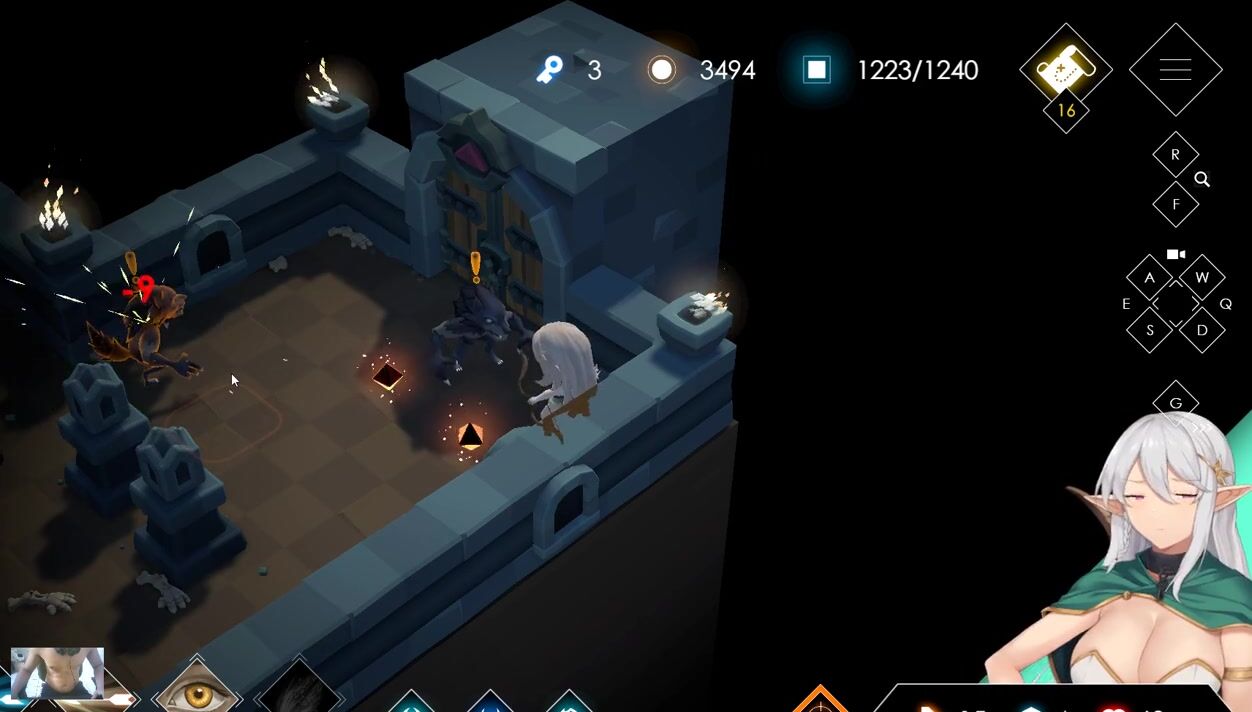Select the dark feathered skill icon

[x=297, y=691]
